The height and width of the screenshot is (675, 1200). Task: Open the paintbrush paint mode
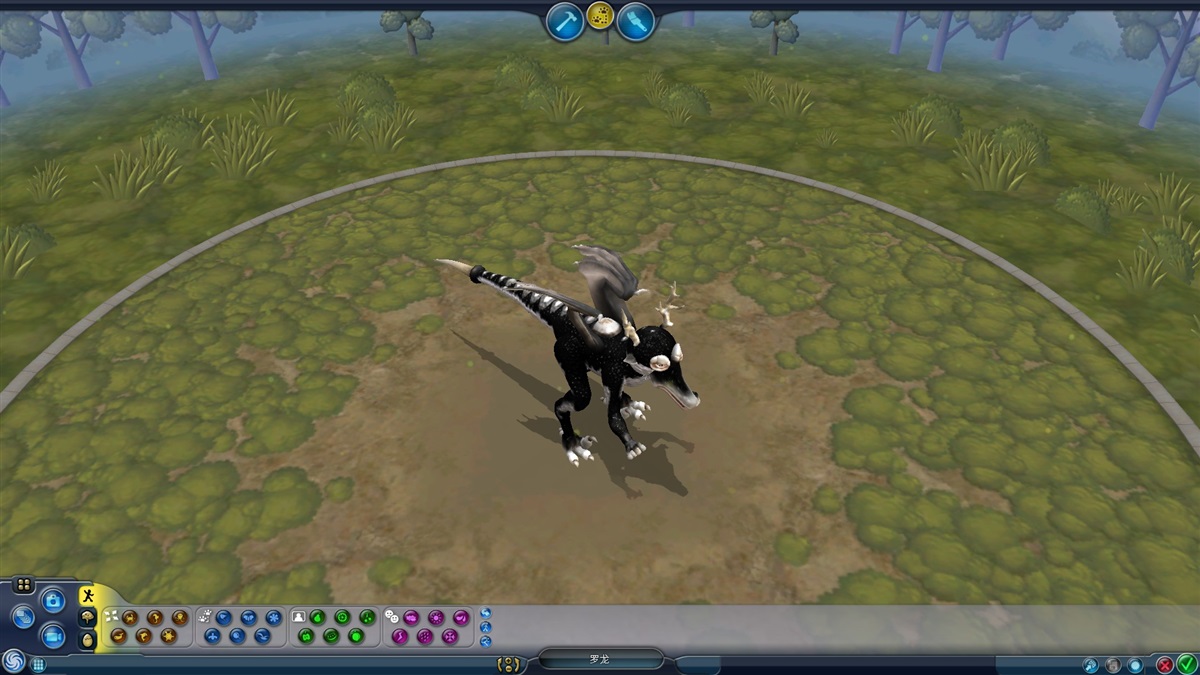point(635,21)
